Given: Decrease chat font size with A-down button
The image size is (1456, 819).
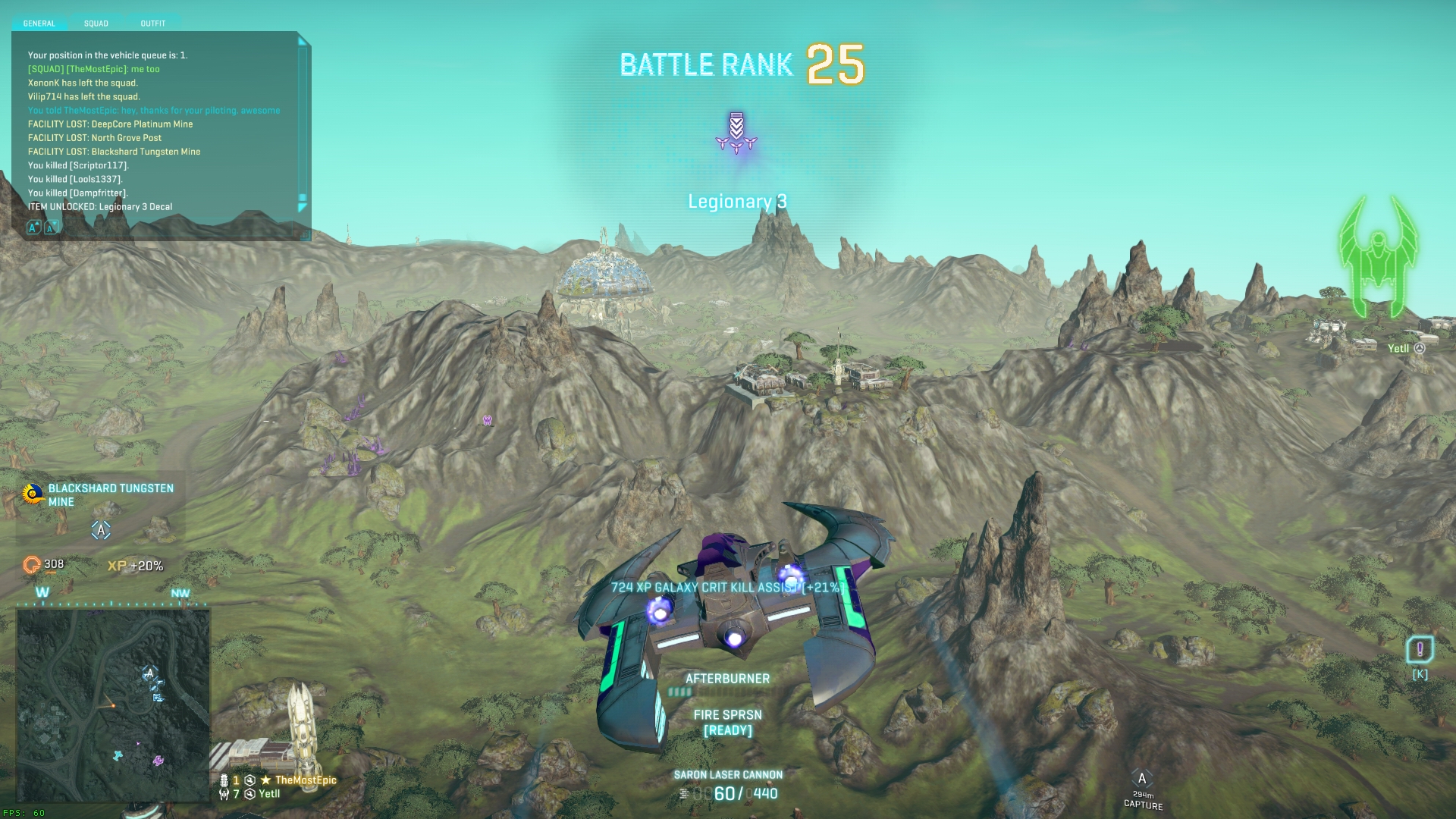Looking at the screenshot, I should 51,227.
